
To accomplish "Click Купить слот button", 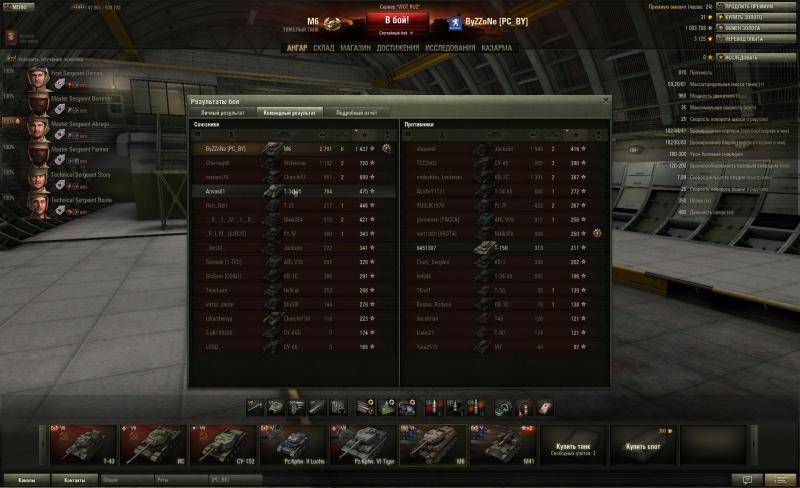I will [640, 446].
